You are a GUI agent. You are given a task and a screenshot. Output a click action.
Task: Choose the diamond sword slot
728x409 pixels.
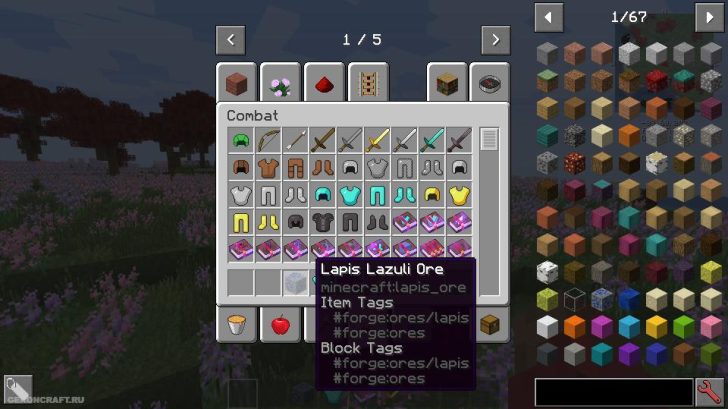pos(431,140)
